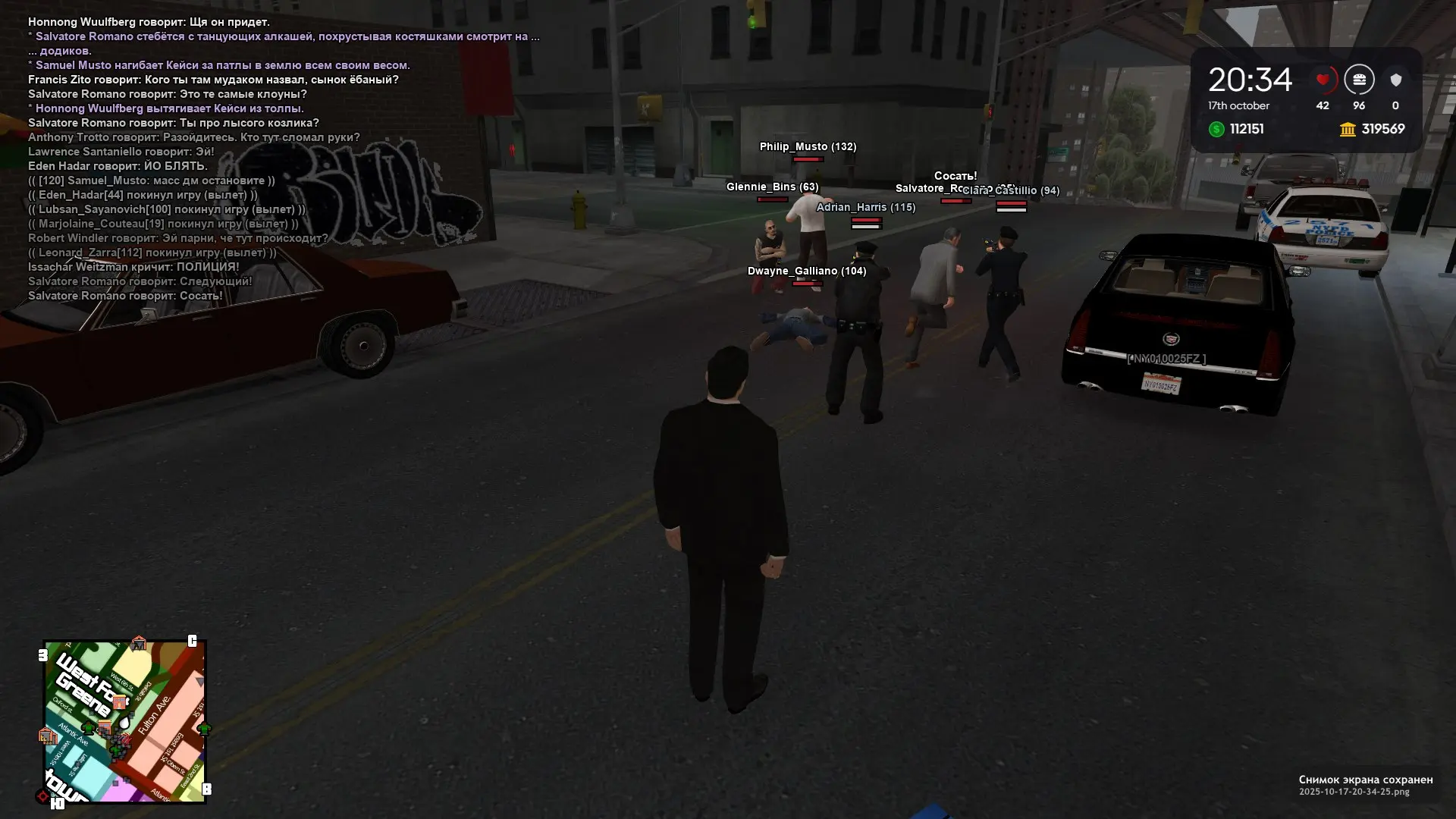Click the red heart health icon
1456x819 pixels.
[x=1323, y=80]
